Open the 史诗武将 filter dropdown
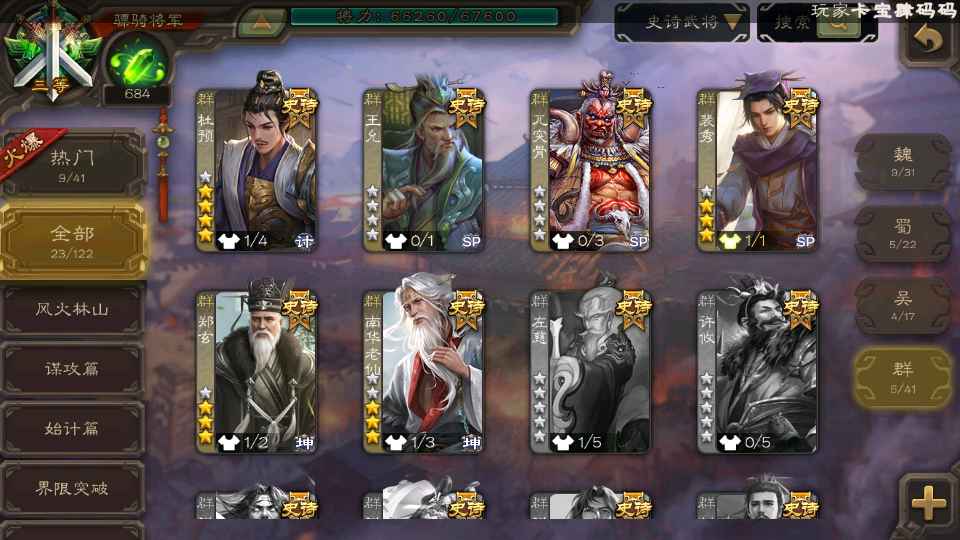The image size is (960, 540). click(x=682, y=22)
